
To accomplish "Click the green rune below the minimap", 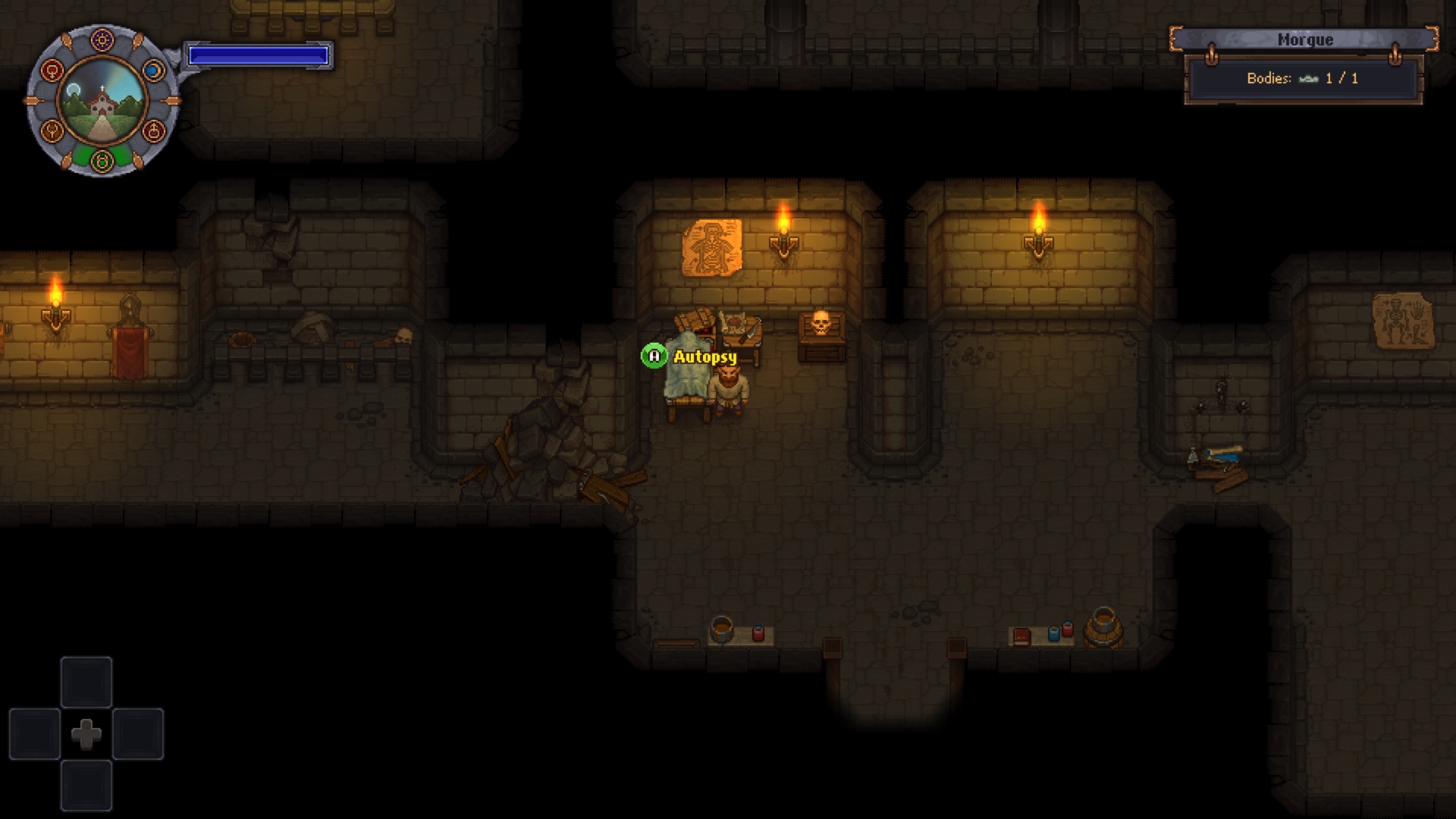I will pos(102,161).
